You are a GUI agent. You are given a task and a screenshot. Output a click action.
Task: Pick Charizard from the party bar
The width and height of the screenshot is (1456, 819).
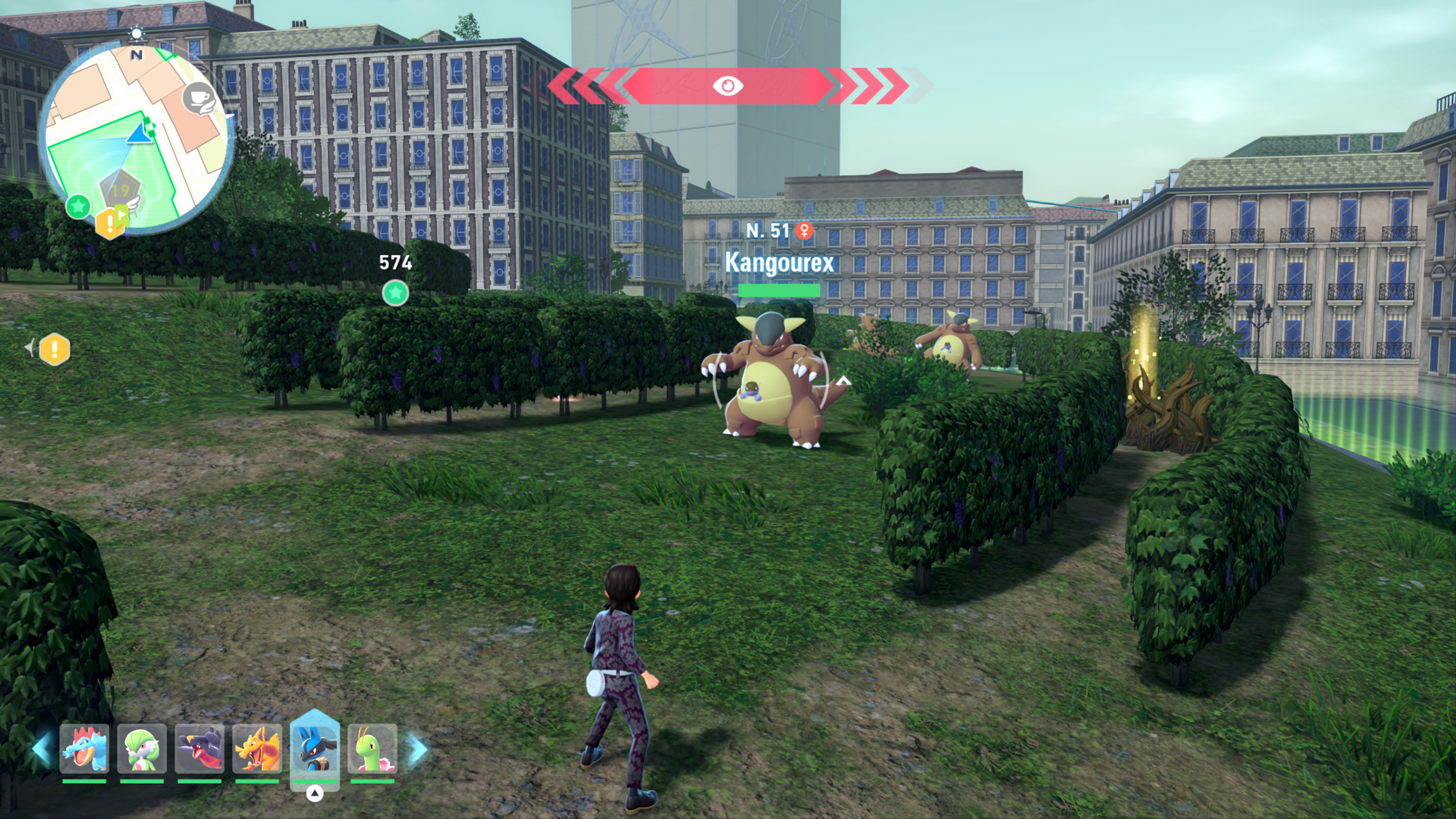[257, 748]
